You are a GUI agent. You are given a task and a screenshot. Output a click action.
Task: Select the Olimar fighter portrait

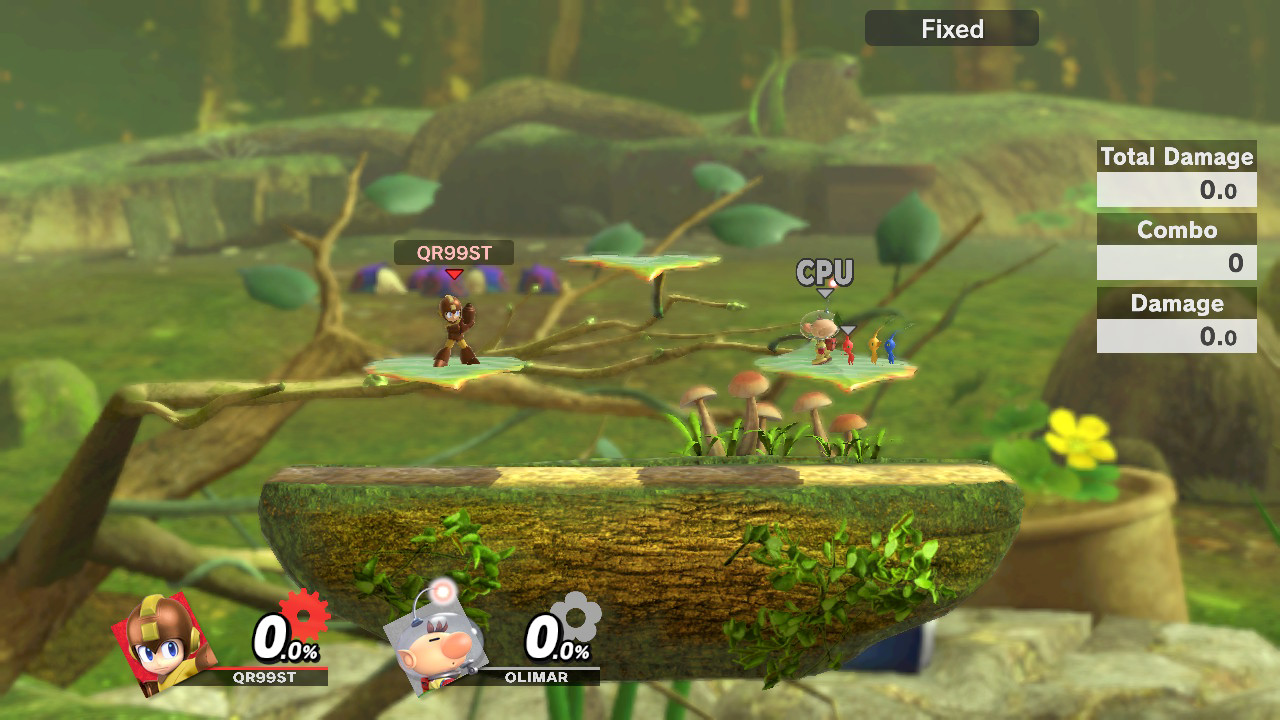coord(437,640)
